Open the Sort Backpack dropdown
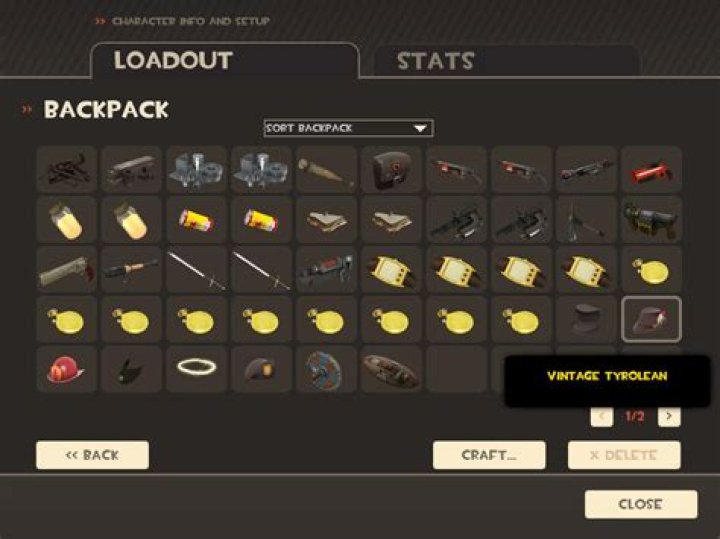Screen dimensions: 720x539 click(x=348, y=128)
